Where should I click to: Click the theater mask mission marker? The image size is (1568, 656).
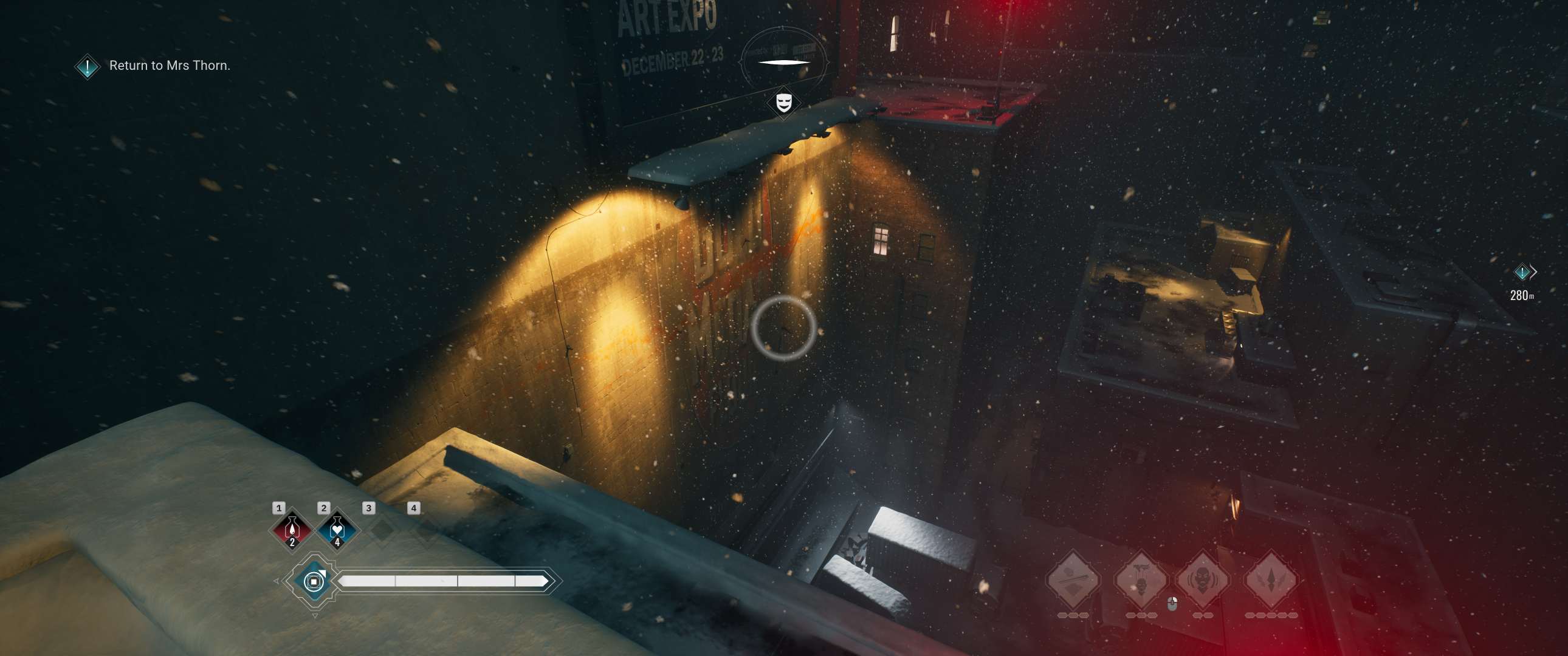point(783,103)
